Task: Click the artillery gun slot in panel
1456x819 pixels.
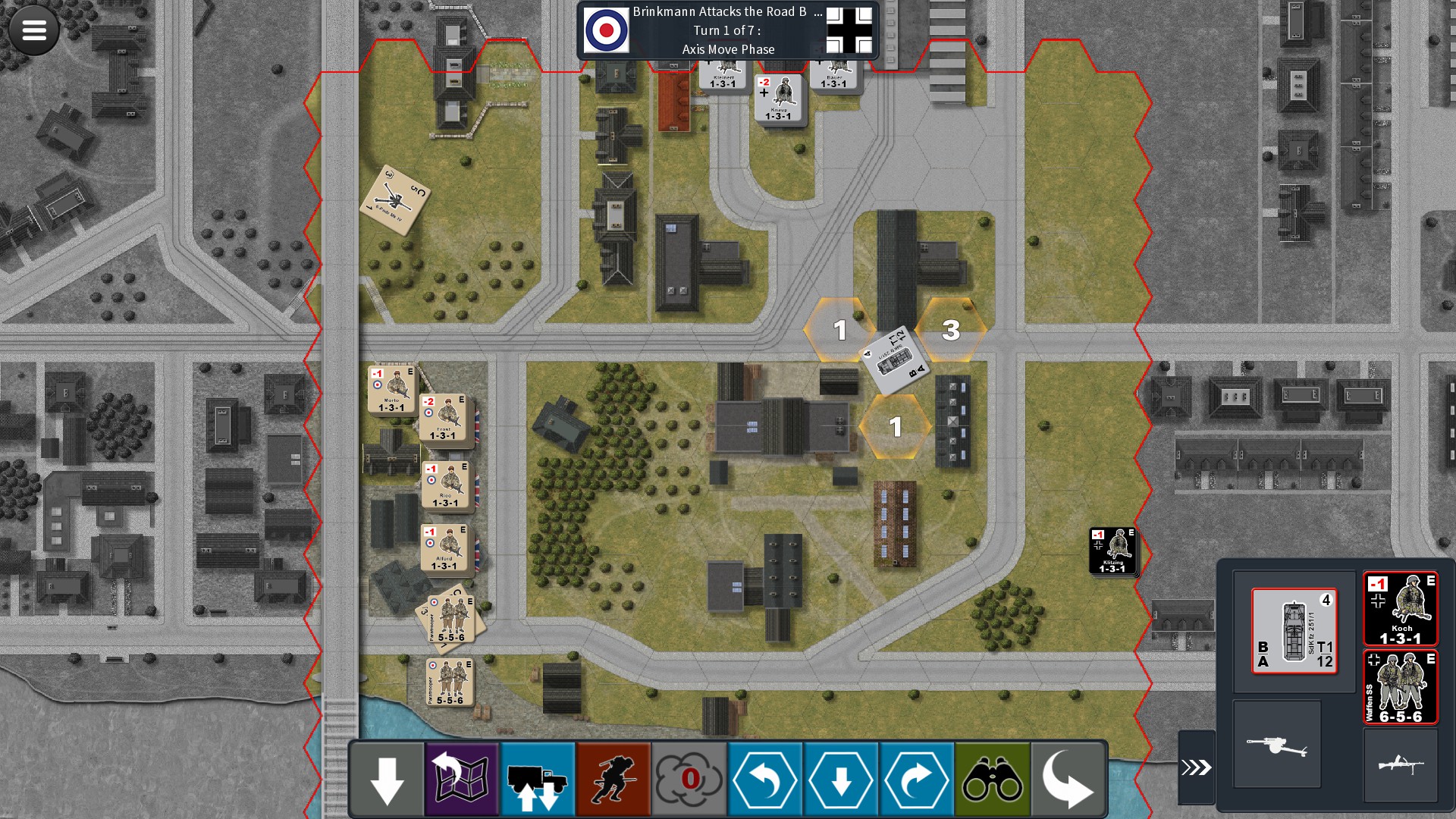Action: (x=1277, y=745)
